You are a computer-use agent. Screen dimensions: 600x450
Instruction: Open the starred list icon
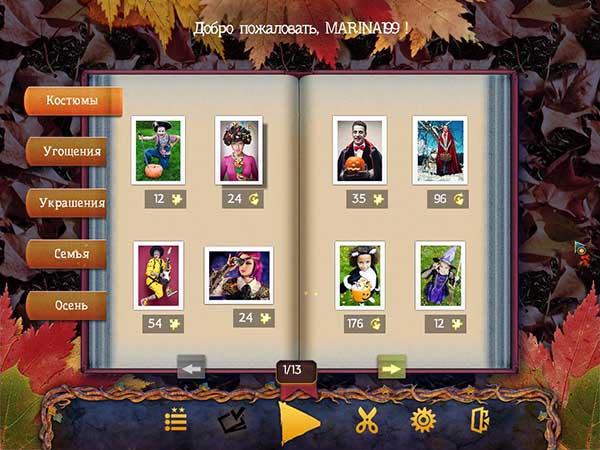[x=177, y=421]
